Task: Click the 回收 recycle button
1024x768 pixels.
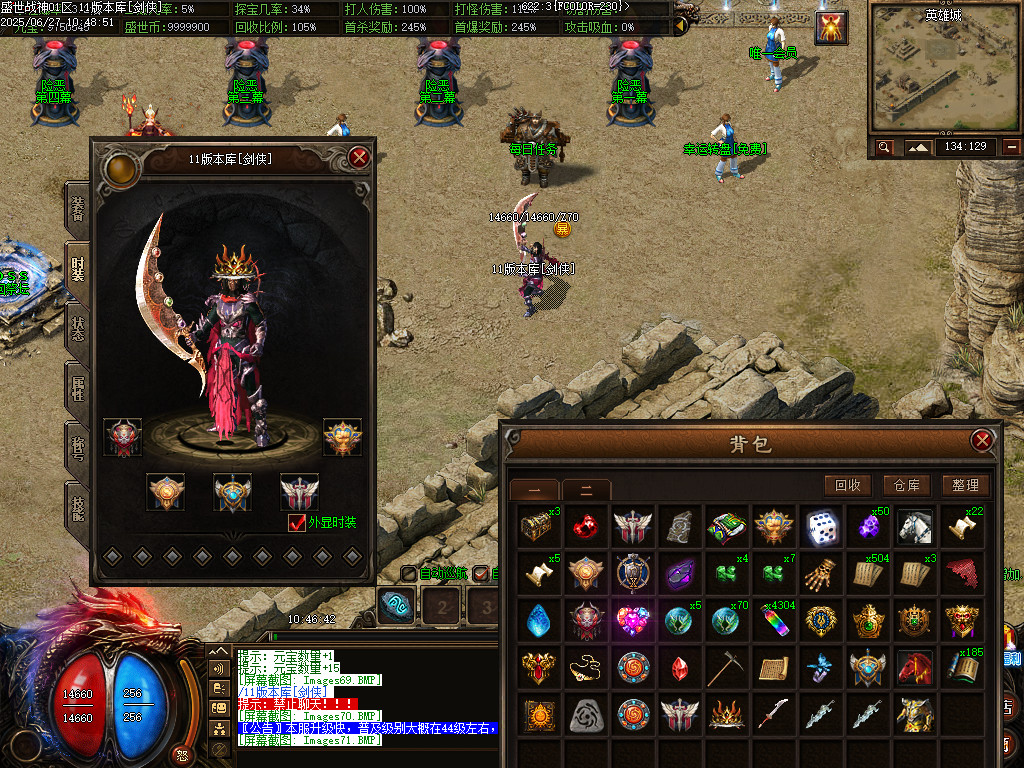Action: click(847, 485)
